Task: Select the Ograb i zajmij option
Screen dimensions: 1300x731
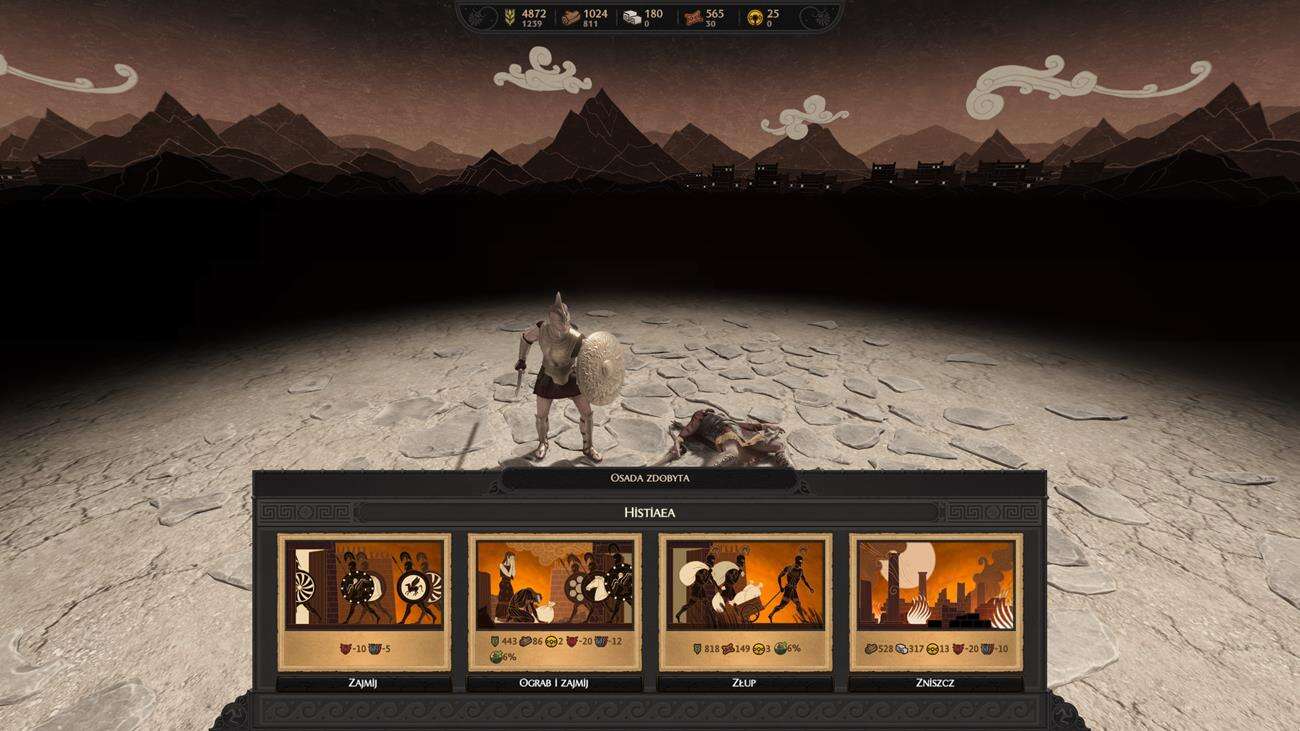Action: (554, 684)
